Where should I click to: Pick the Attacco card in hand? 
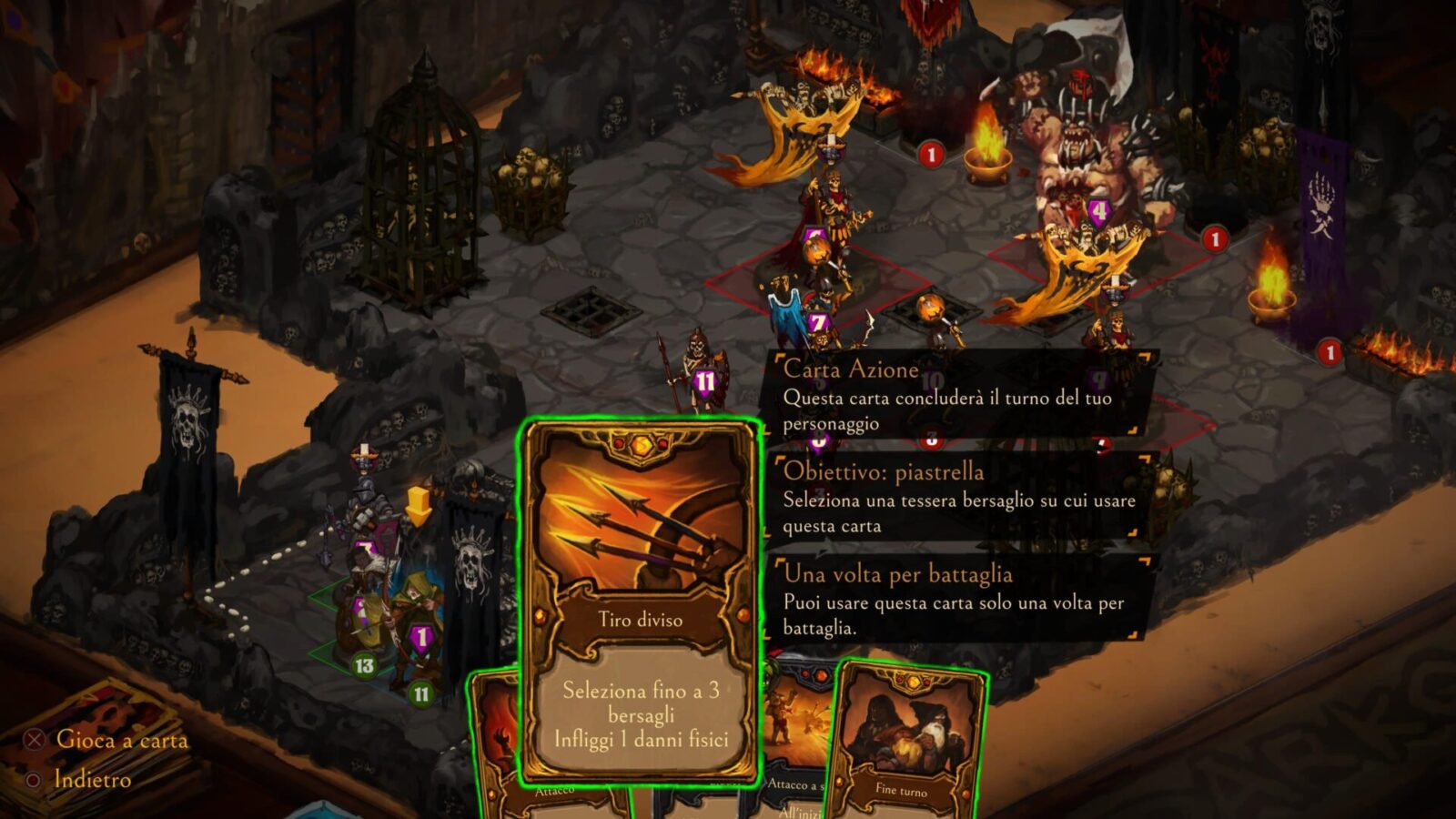pos(496,746)
